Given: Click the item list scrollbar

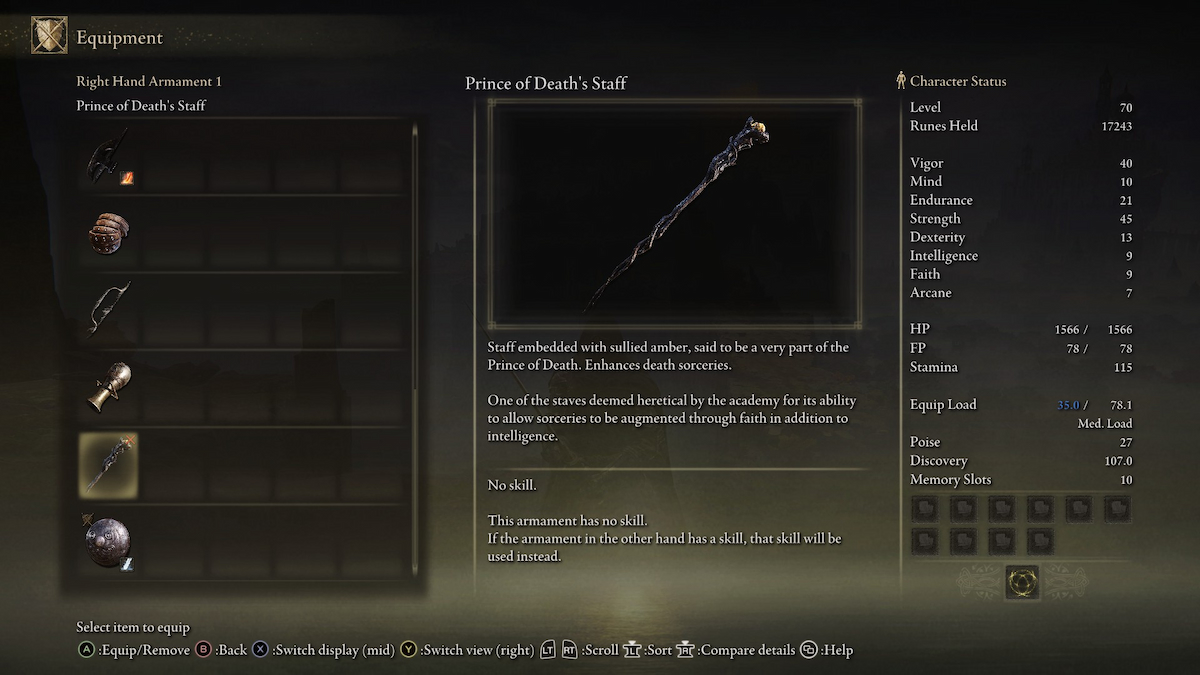Looking at the screenshot, I should pos(415,350).
